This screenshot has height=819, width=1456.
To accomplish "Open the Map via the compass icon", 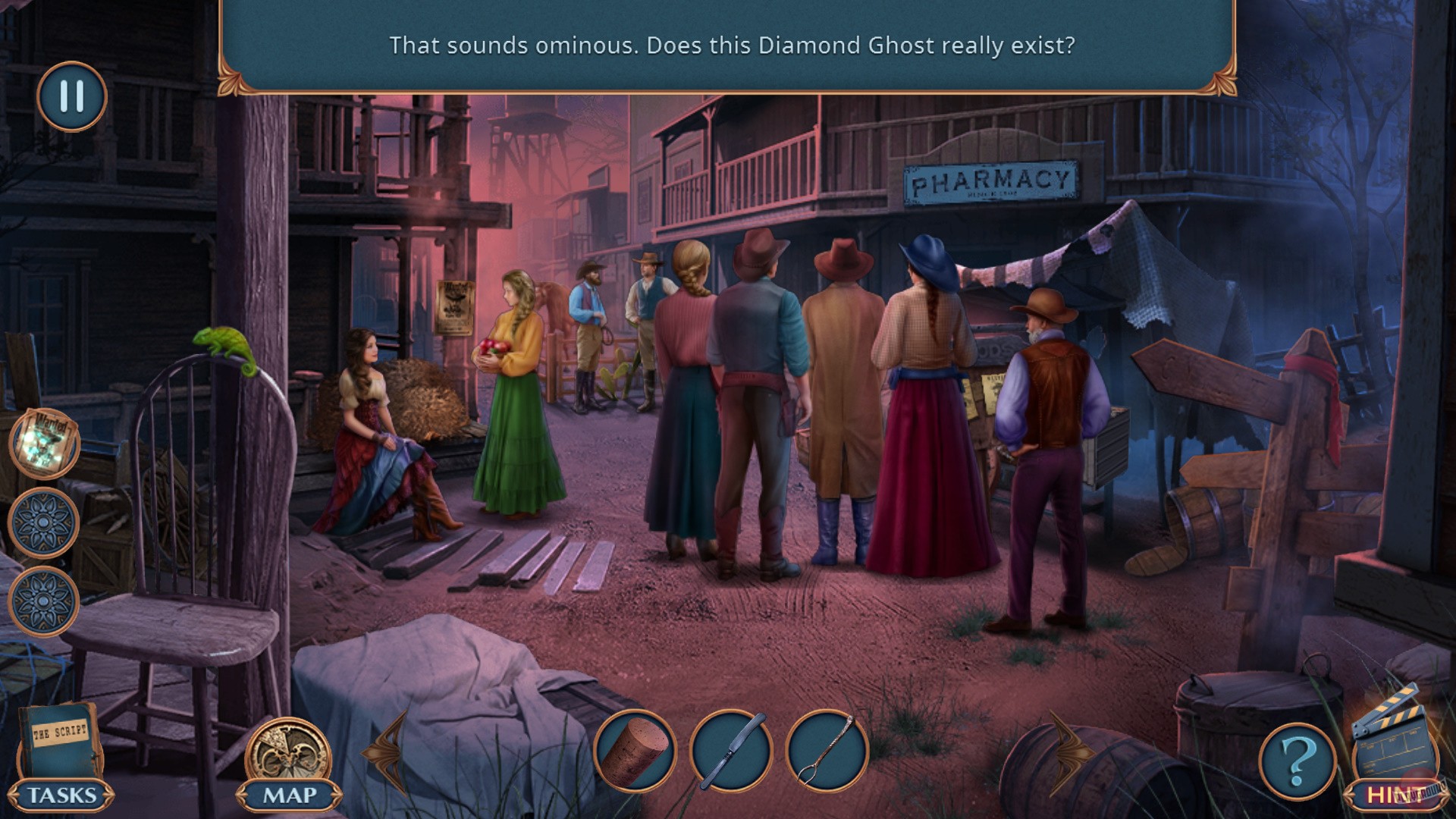I will point(288,751).
